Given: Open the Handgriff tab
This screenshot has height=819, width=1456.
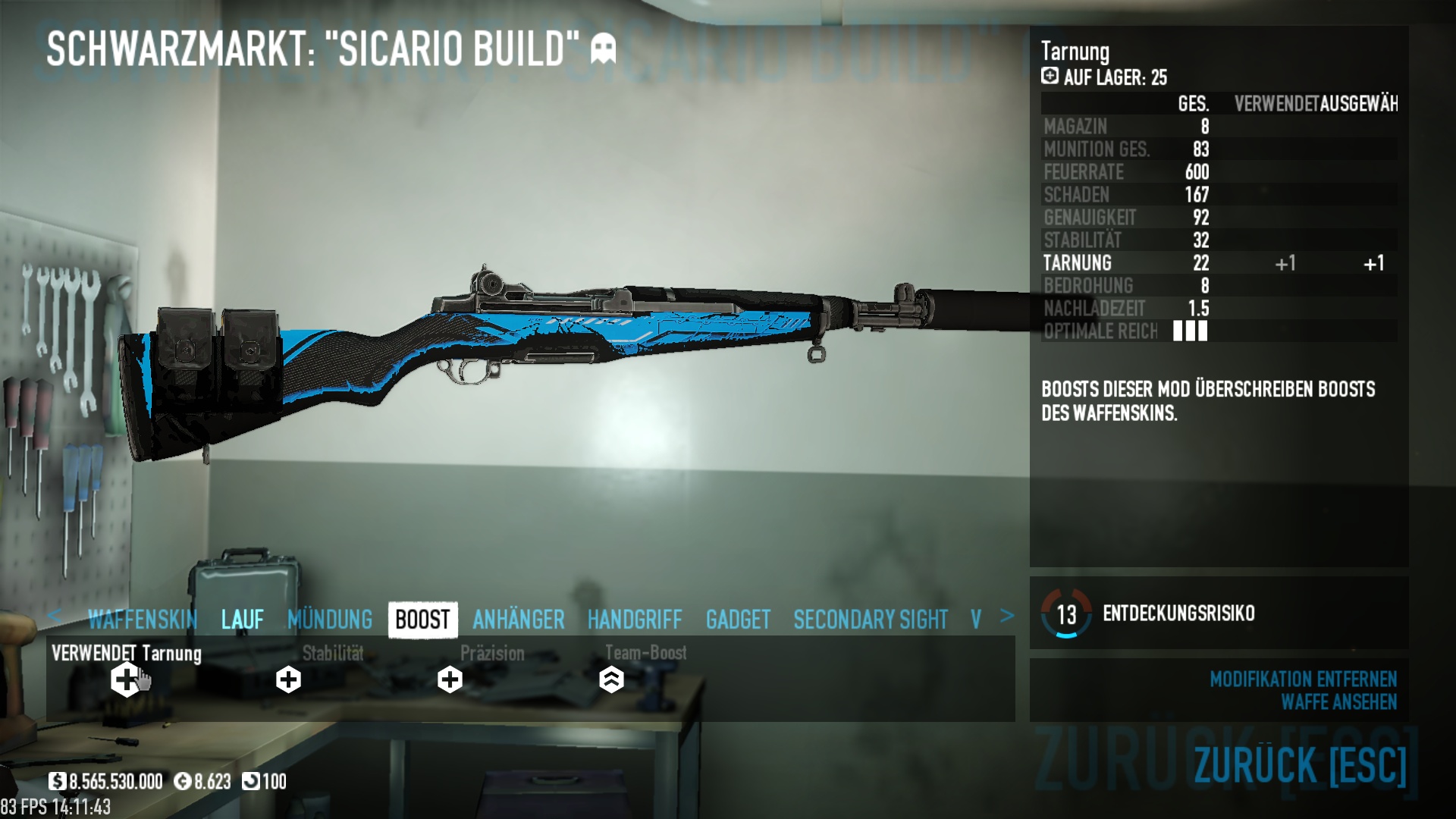Looking at the screenshot, I should 635,620.
